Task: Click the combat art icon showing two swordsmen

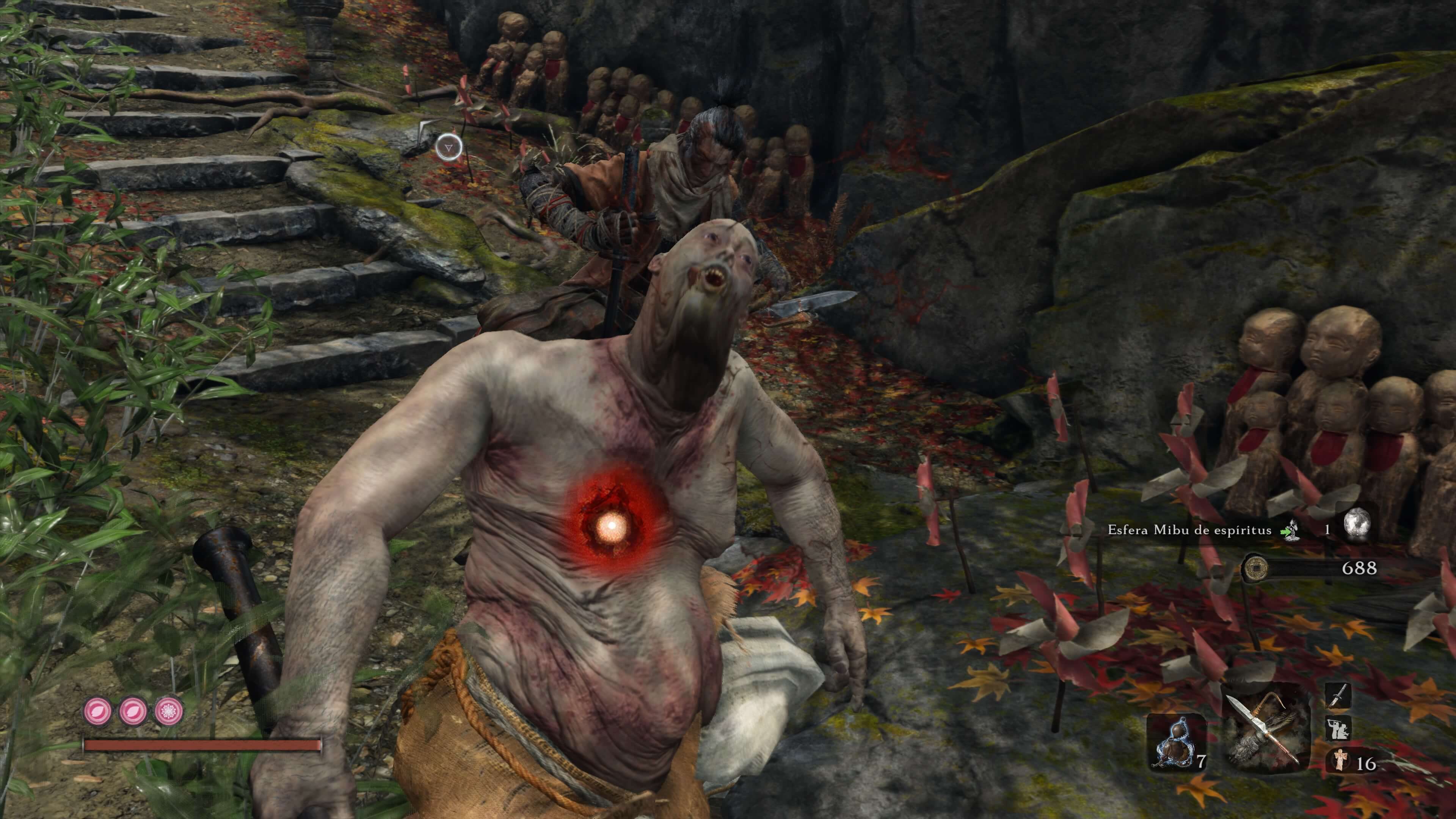Action: 1338,729
